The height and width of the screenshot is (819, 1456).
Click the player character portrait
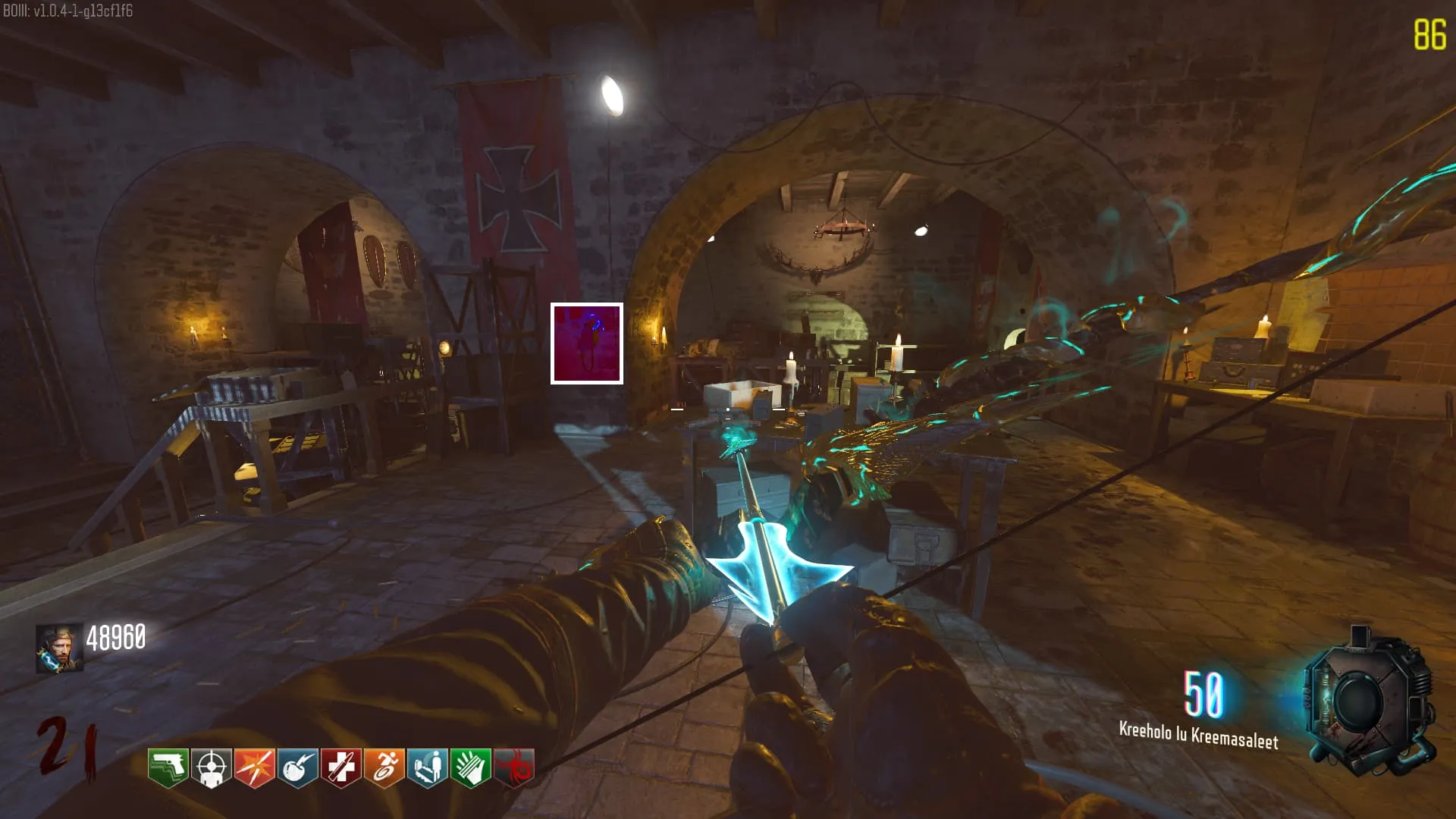[58, 649]
